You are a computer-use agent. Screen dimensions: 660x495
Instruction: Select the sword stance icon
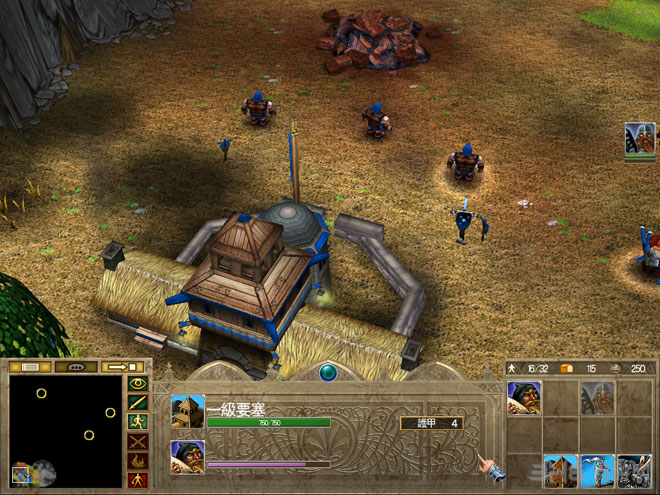pyautogui.click(x=138, y=402)
